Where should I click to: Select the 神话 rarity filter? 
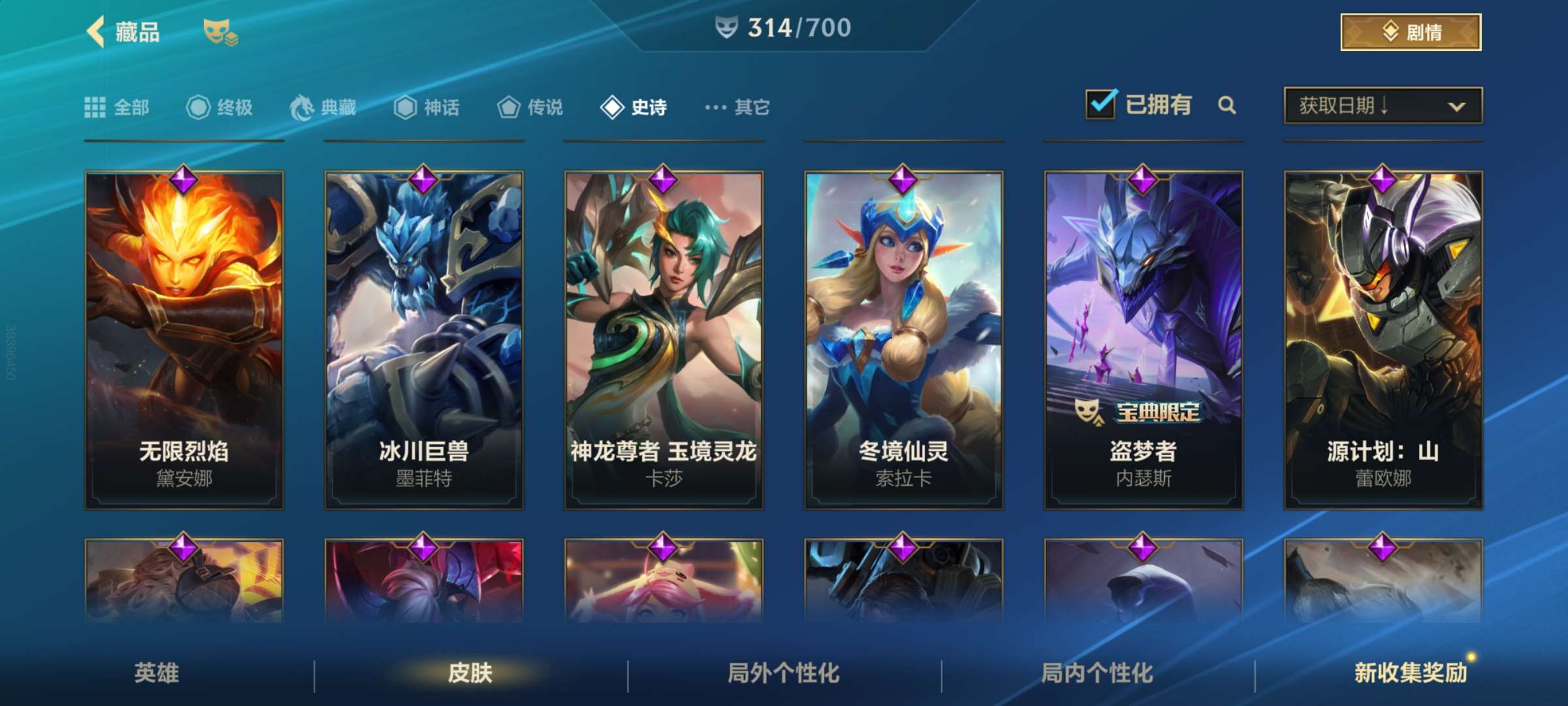tap(427, 107)
